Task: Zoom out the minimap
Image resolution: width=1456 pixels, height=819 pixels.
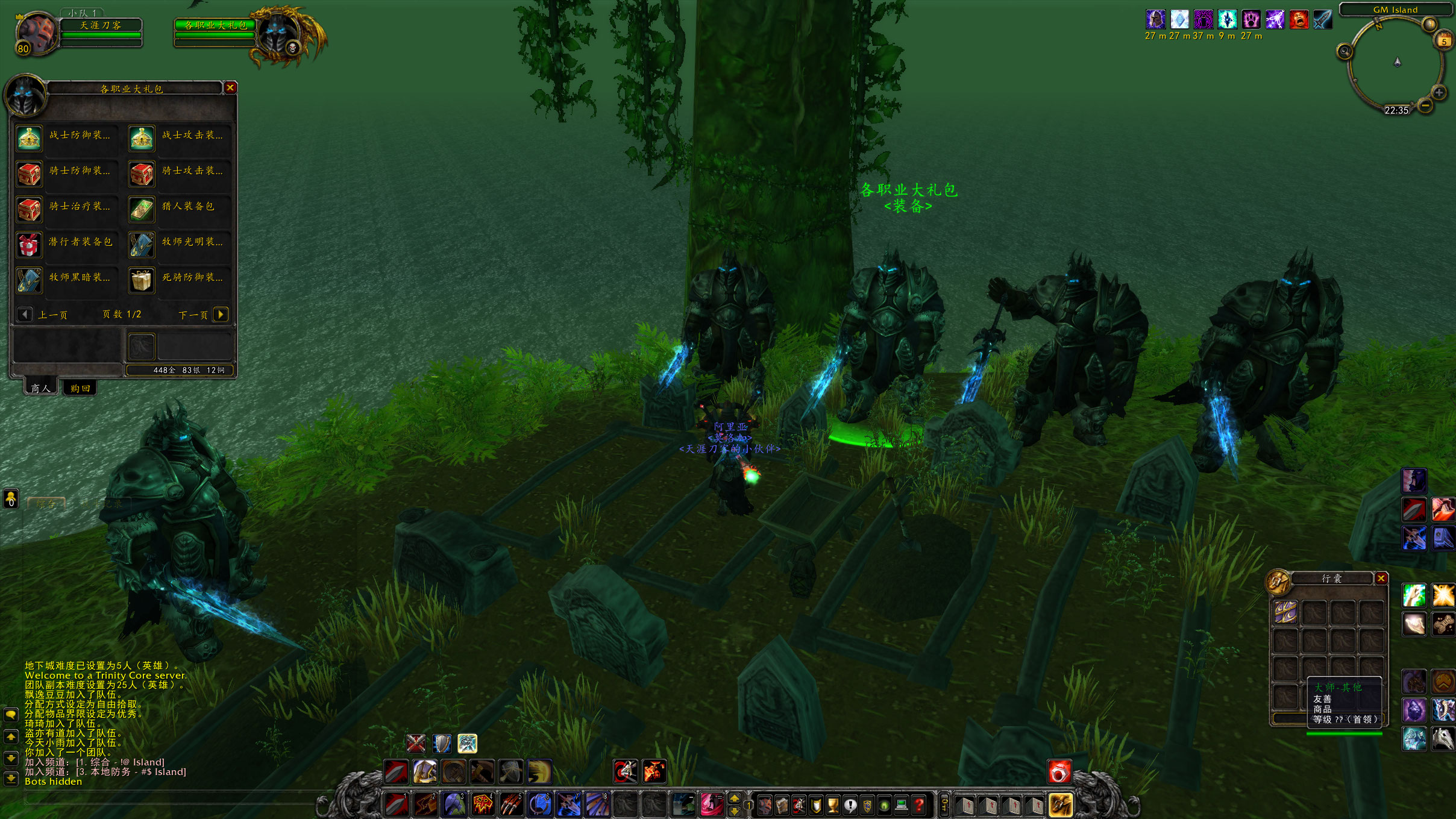Action: pos(1425,106)
